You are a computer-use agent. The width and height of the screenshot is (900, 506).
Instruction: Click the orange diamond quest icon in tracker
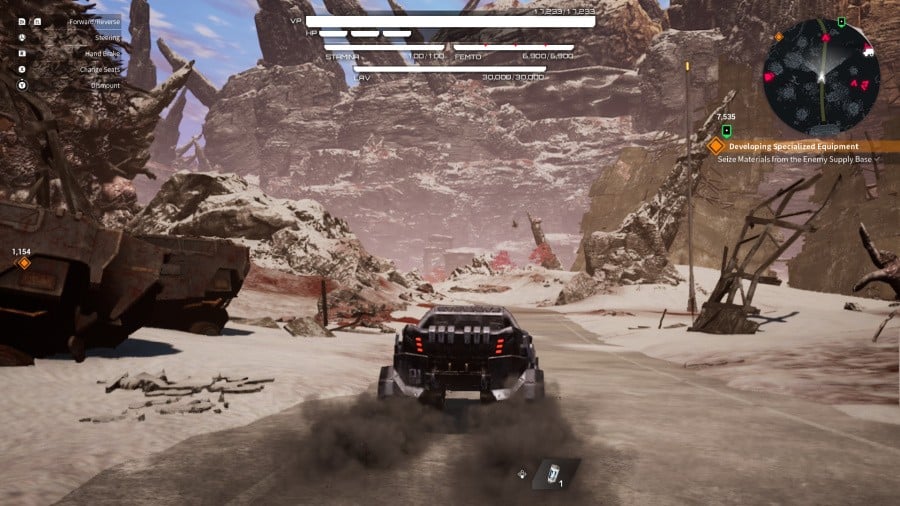(715, 146)
